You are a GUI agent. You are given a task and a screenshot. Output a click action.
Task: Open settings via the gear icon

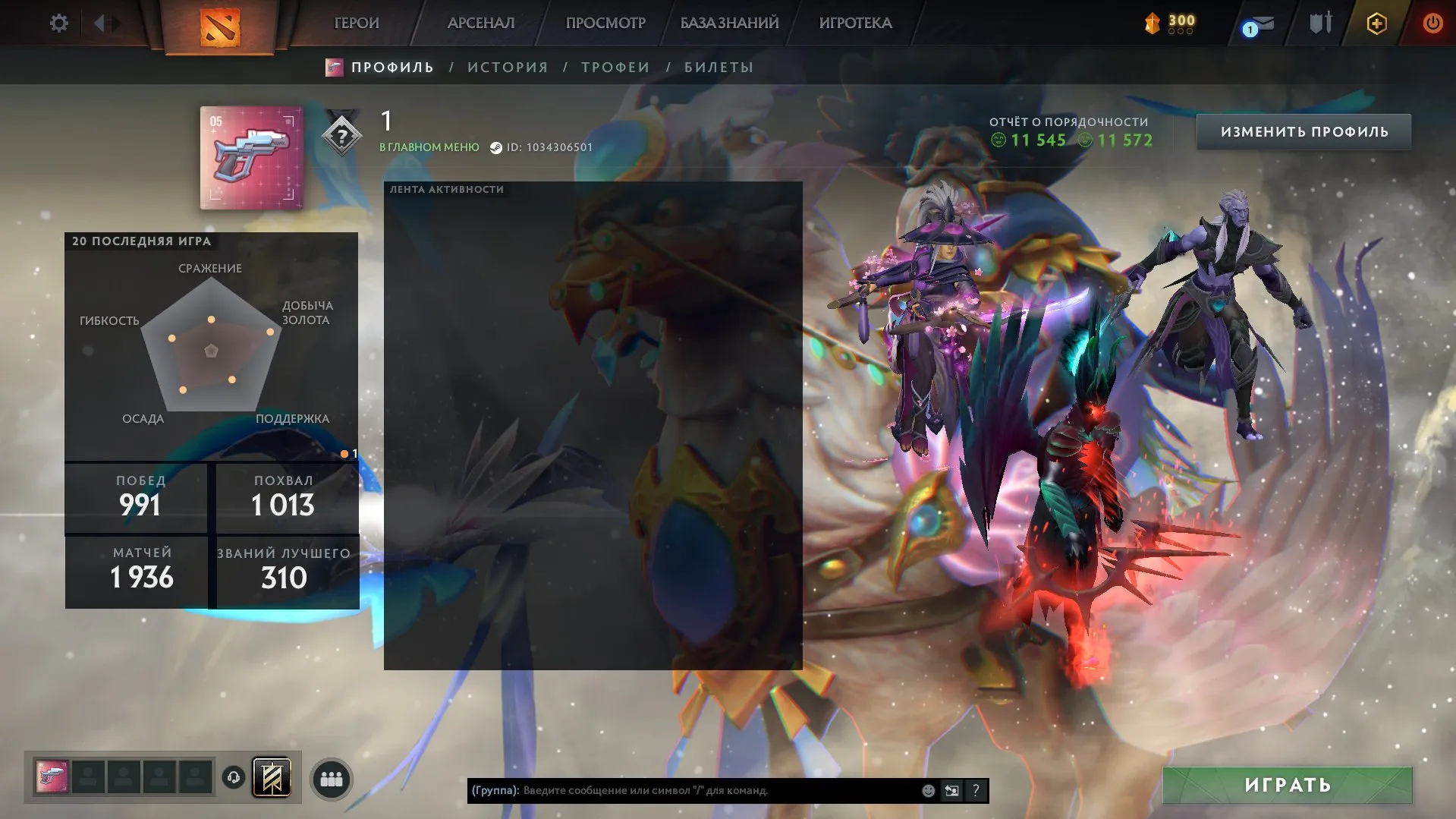tap(58, 23)
